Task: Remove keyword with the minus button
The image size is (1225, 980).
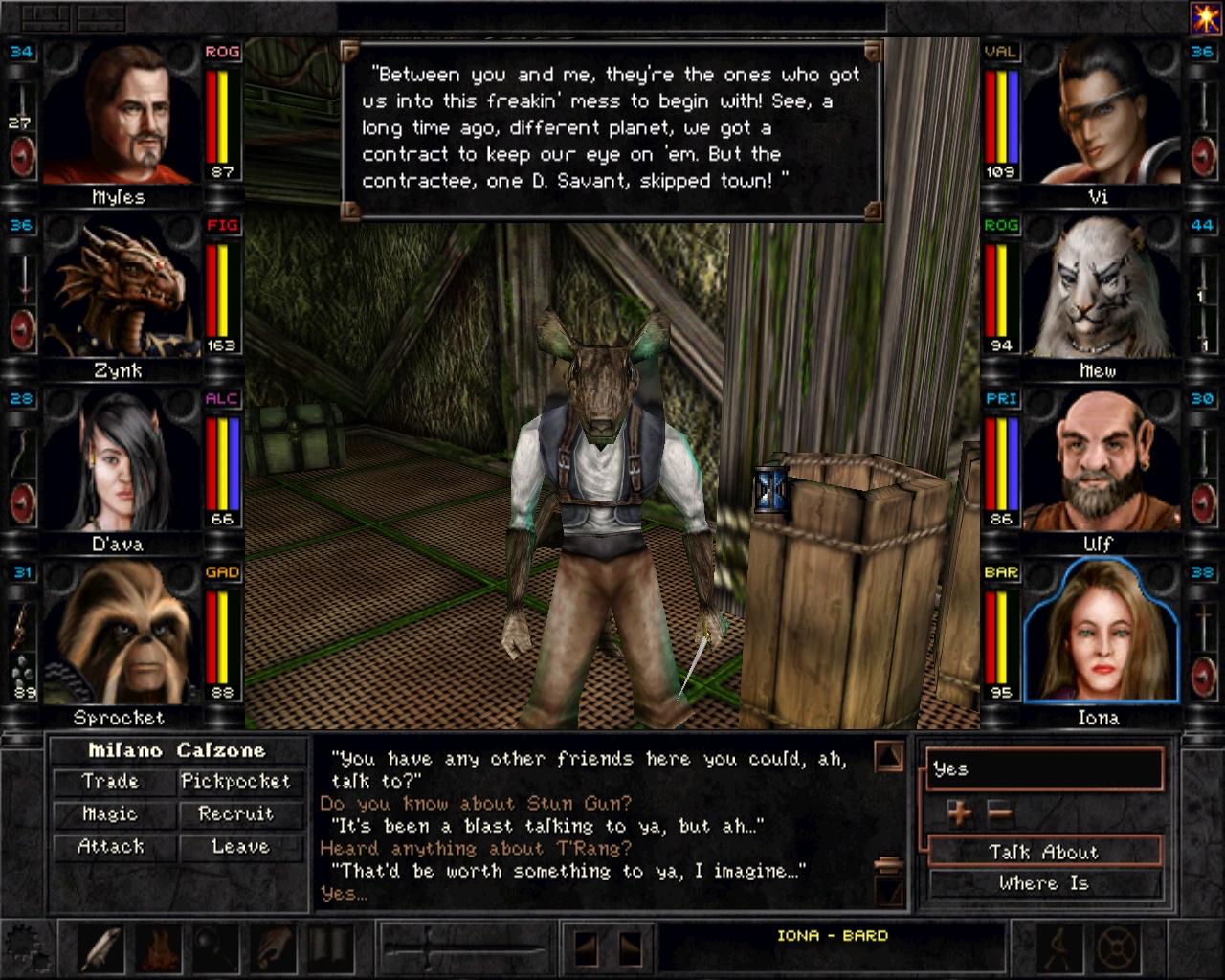Action: (999, 813)
